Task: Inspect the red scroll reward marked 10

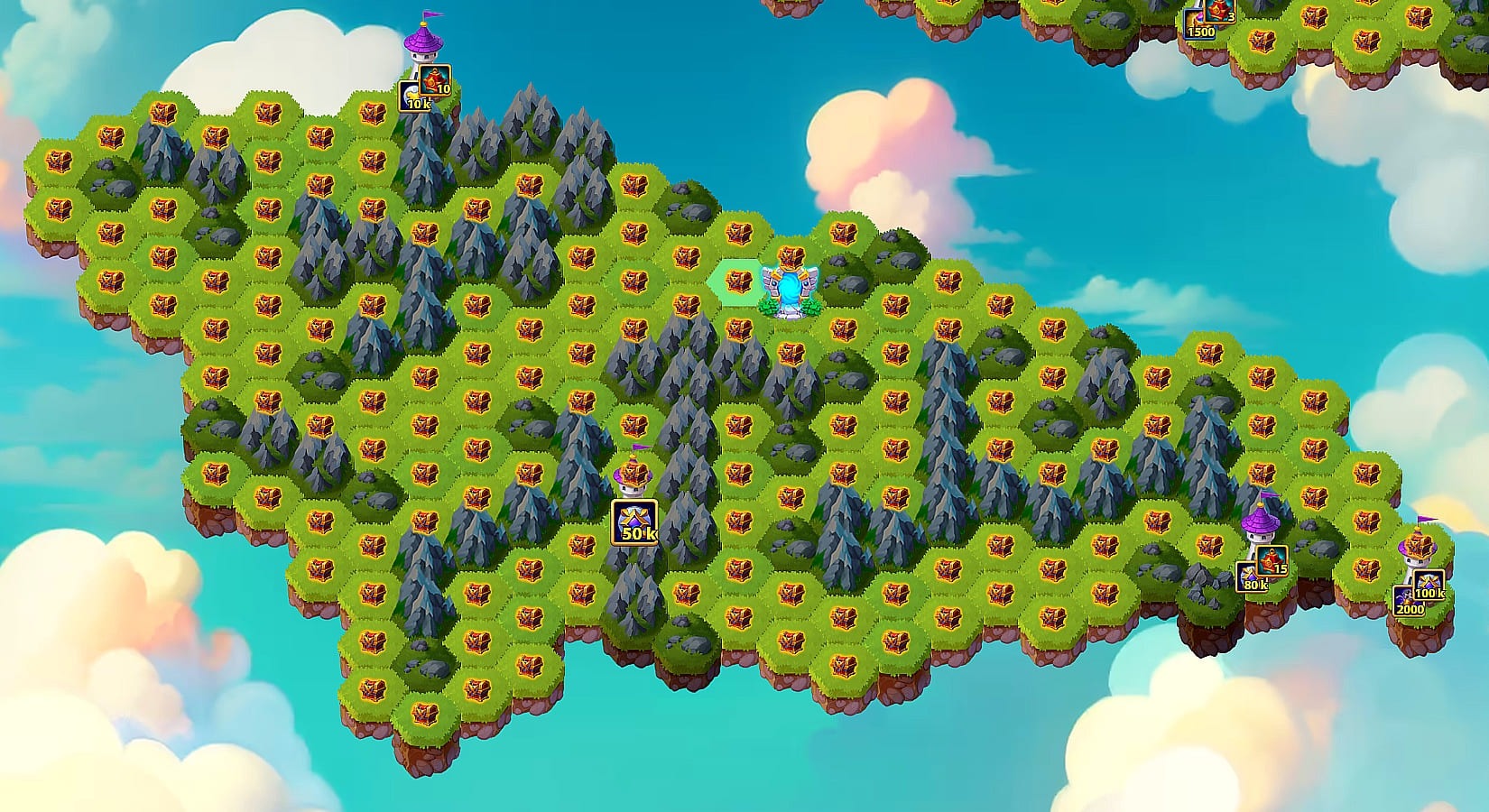Action: pos(435,80)
